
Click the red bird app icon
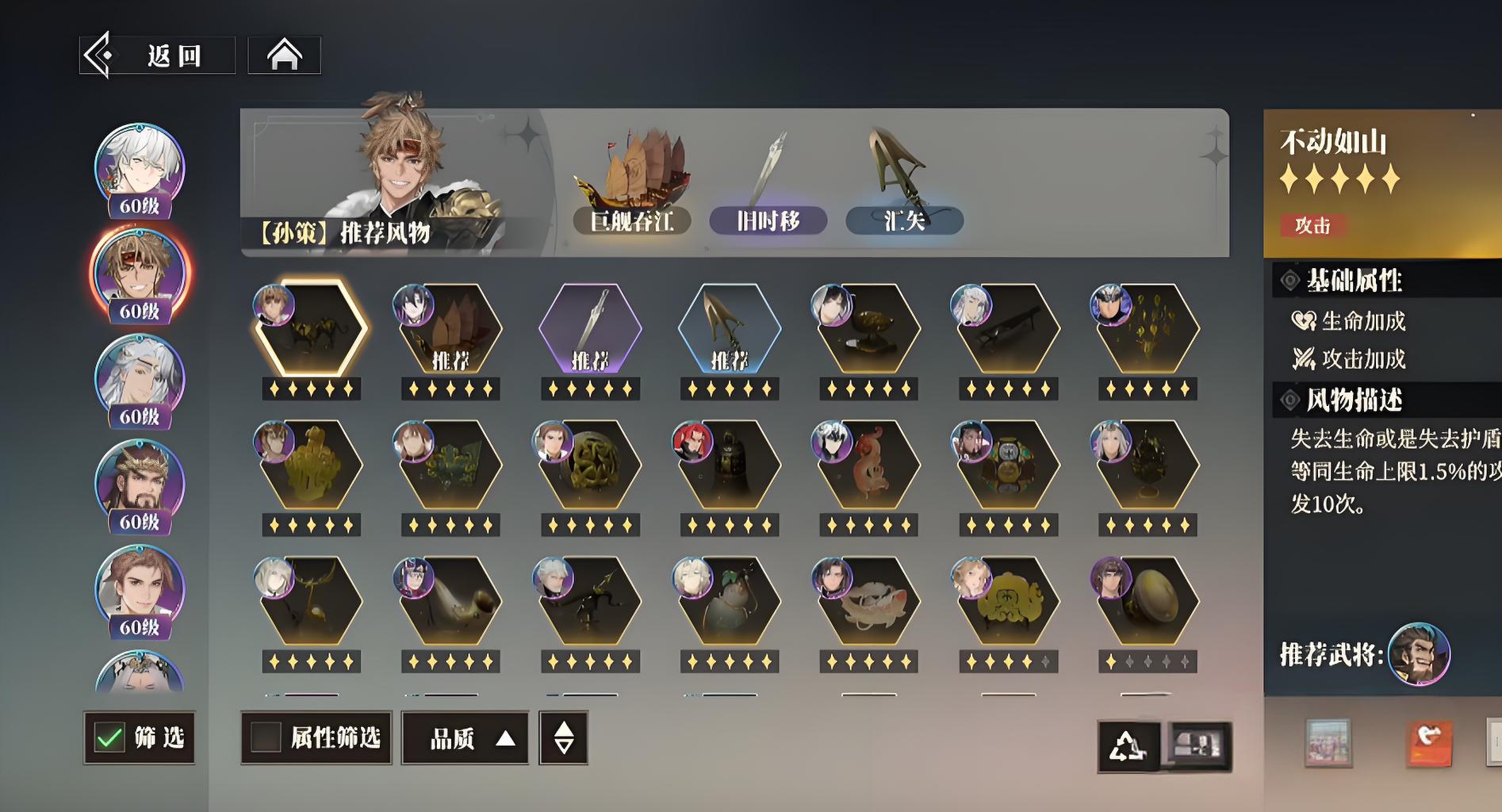coord(1428,743)
